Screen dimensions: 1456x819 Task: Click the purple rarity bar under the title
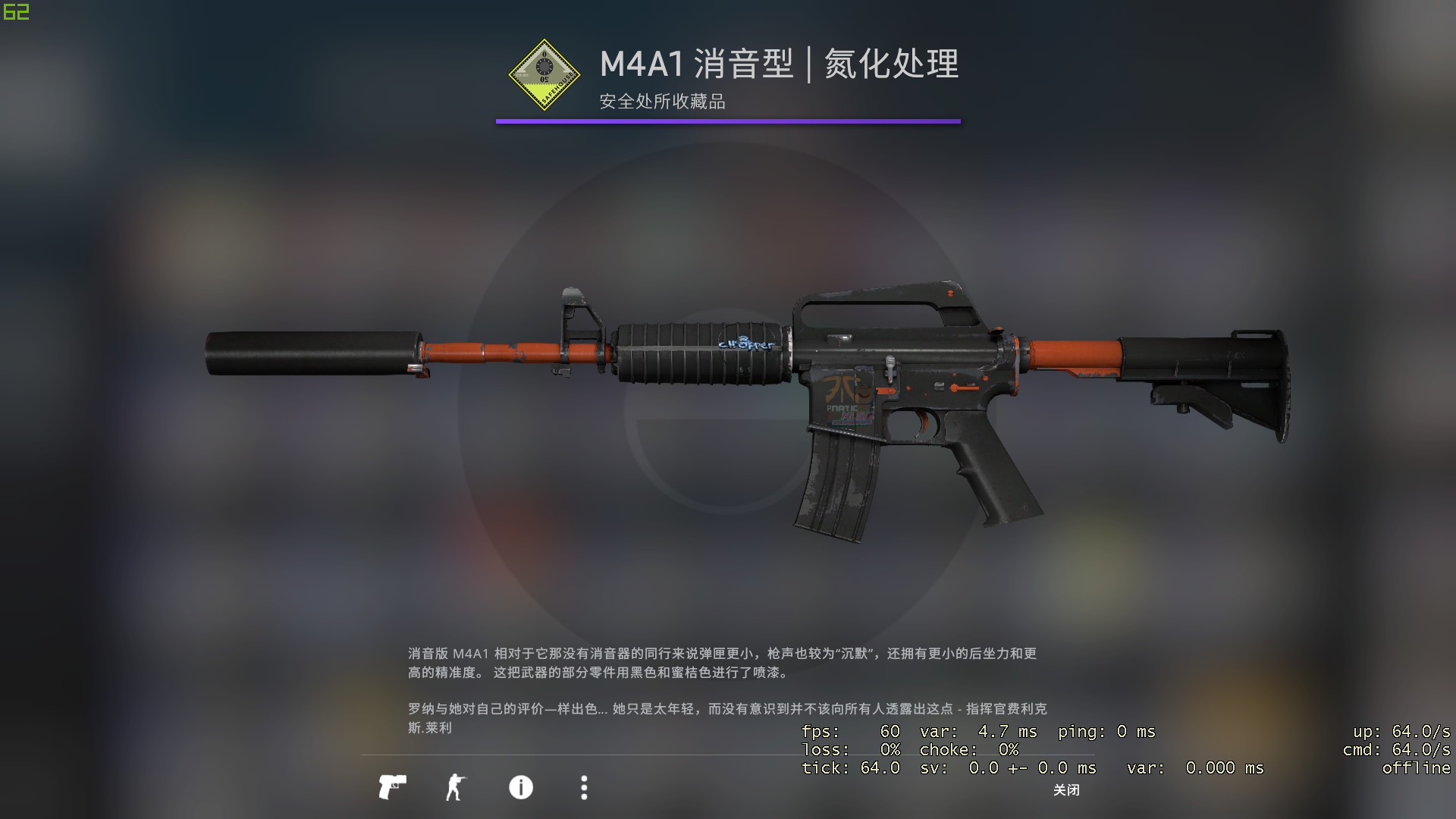point(728,120)
